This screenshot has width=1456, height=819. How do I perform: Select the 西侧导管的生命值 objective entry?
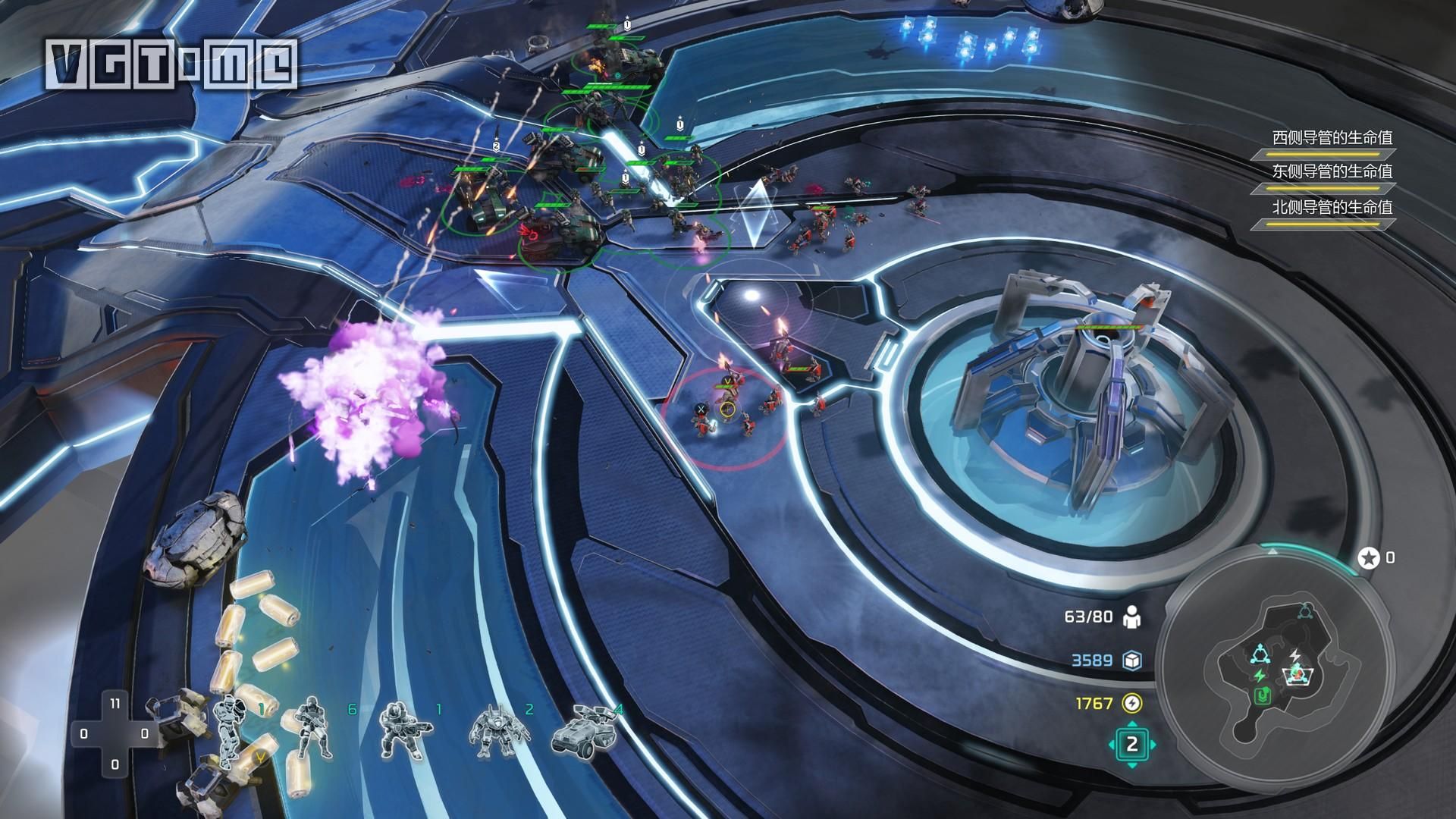click(1332, 139)
